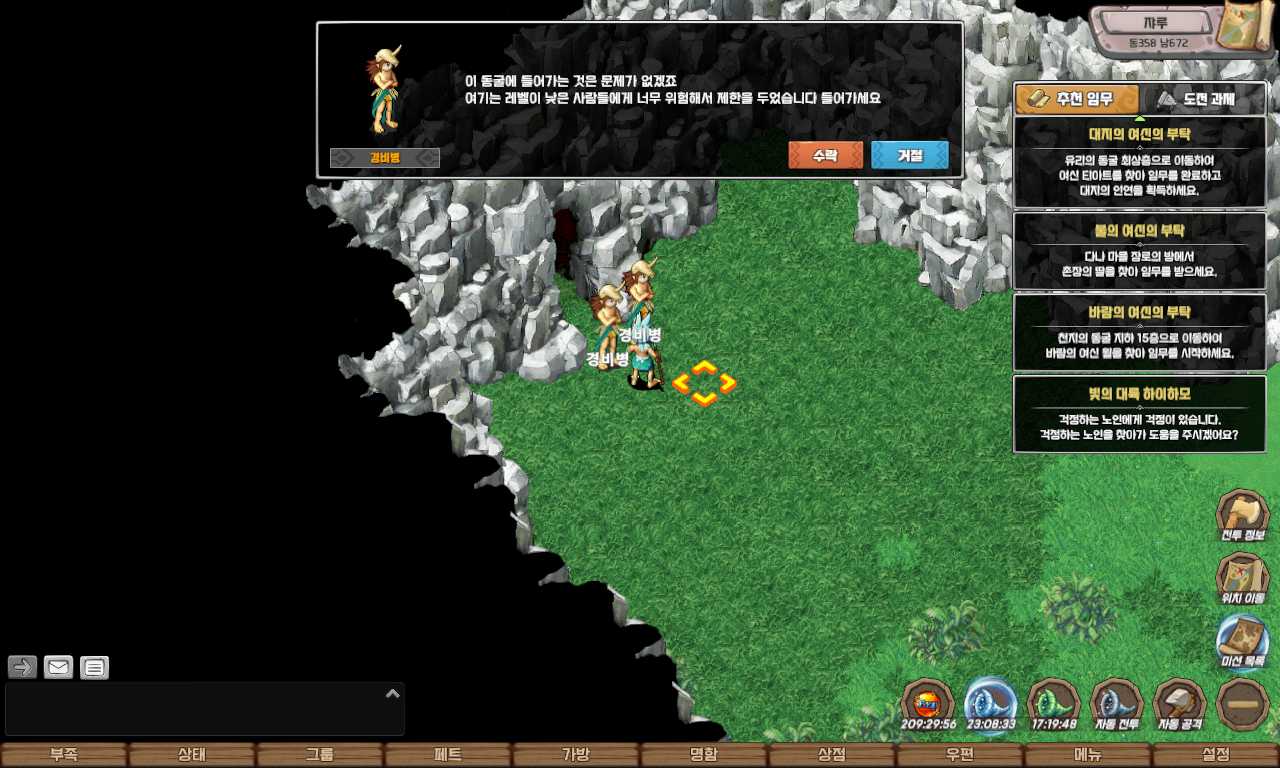Screen dimensions: 1280x768
Task: Select the 바람의 여신의 부탁 quest entry
Action: [x=1140, y=332]
